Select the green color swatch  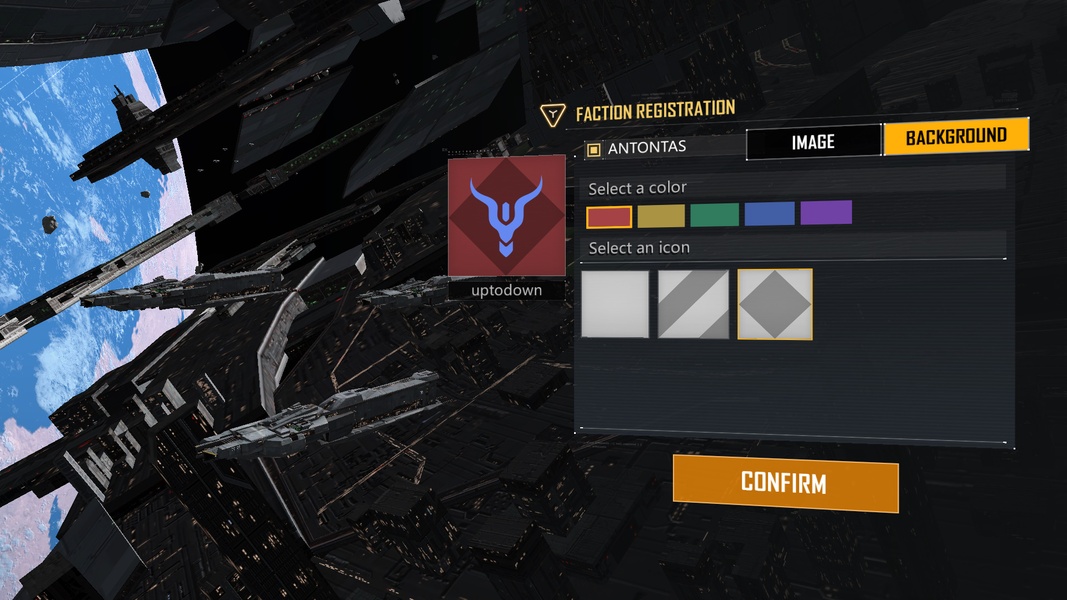click(x=714, y=214)
